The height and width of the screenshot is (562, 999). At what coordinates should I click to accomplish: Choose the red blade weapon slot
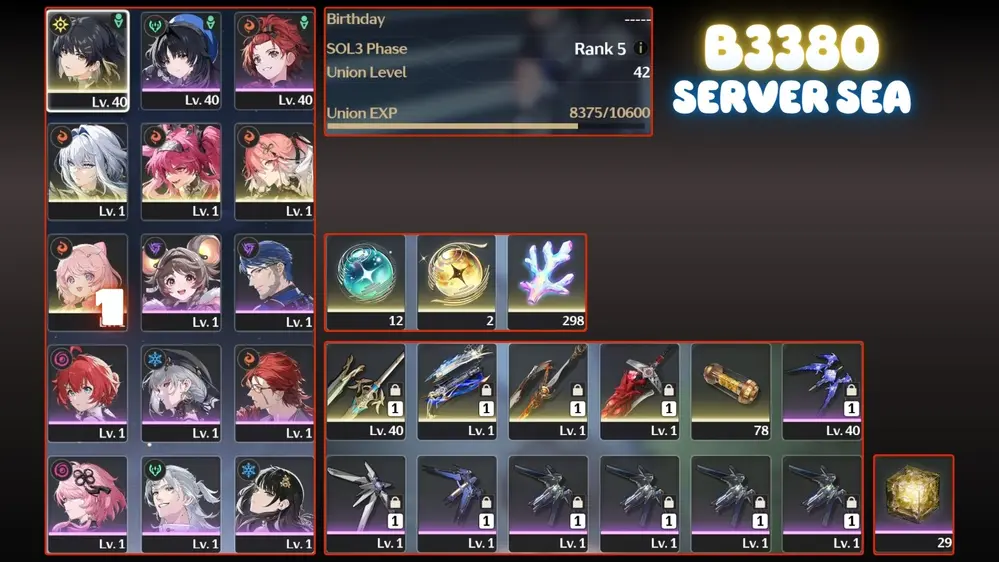coord(639,390)
